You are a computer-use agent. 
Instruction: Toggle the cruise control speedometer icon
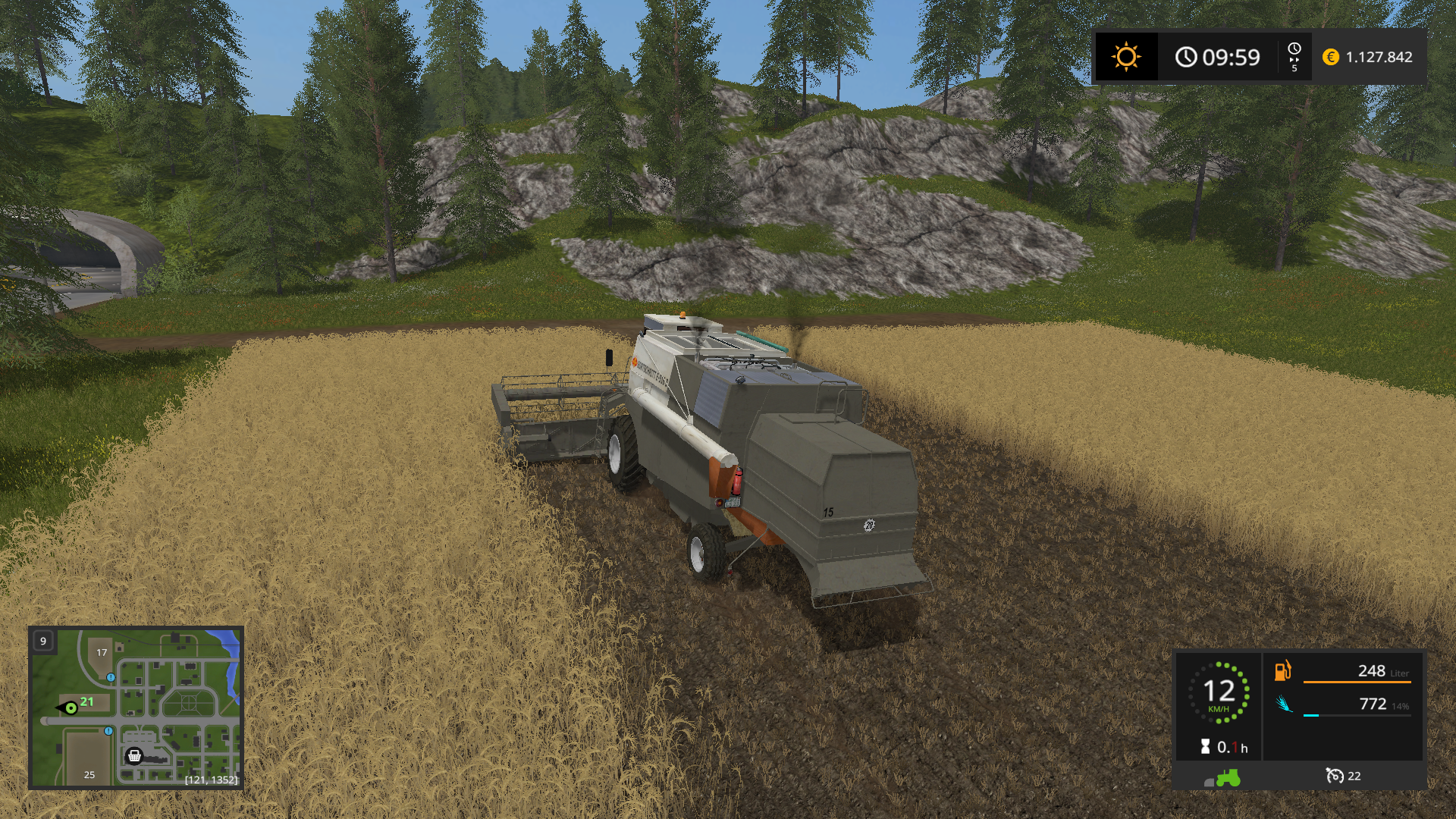(1334, 776)
